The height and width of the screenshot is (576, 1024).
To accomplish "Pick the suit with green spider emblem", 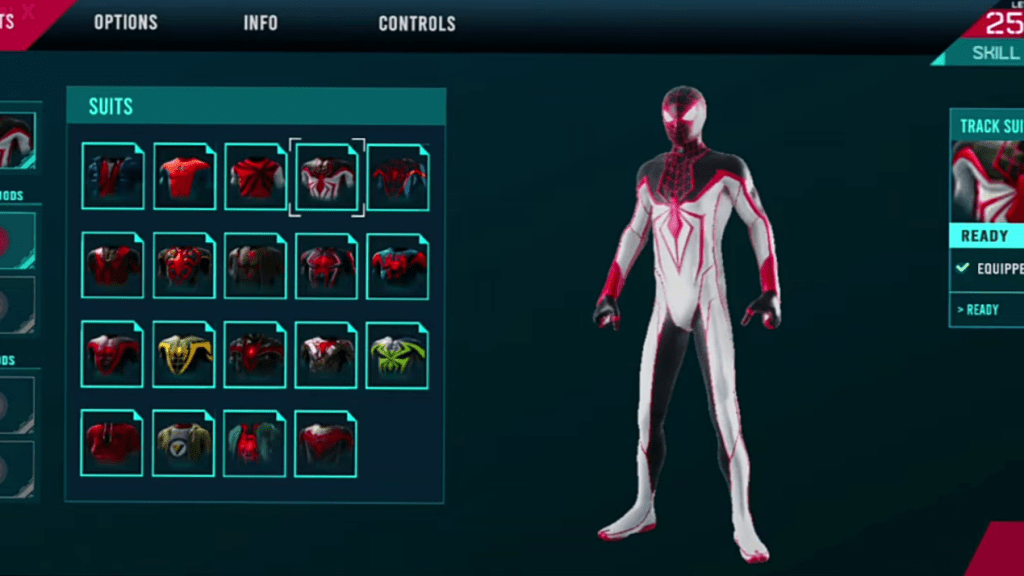I will pyautogui.click(x=397, y=354).
